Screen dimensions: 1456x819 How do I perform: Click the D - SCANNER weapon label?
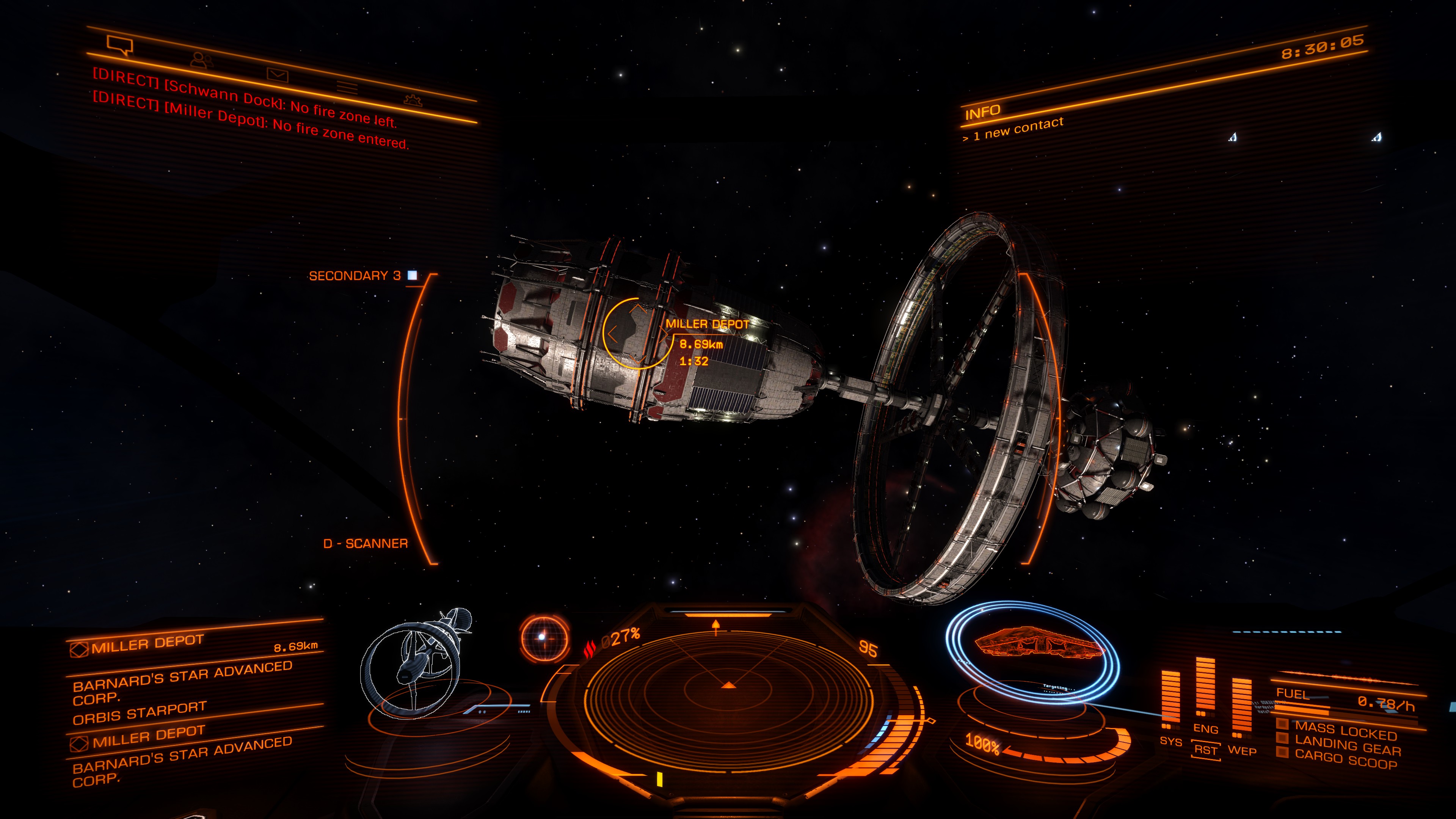tap(365, 543)
